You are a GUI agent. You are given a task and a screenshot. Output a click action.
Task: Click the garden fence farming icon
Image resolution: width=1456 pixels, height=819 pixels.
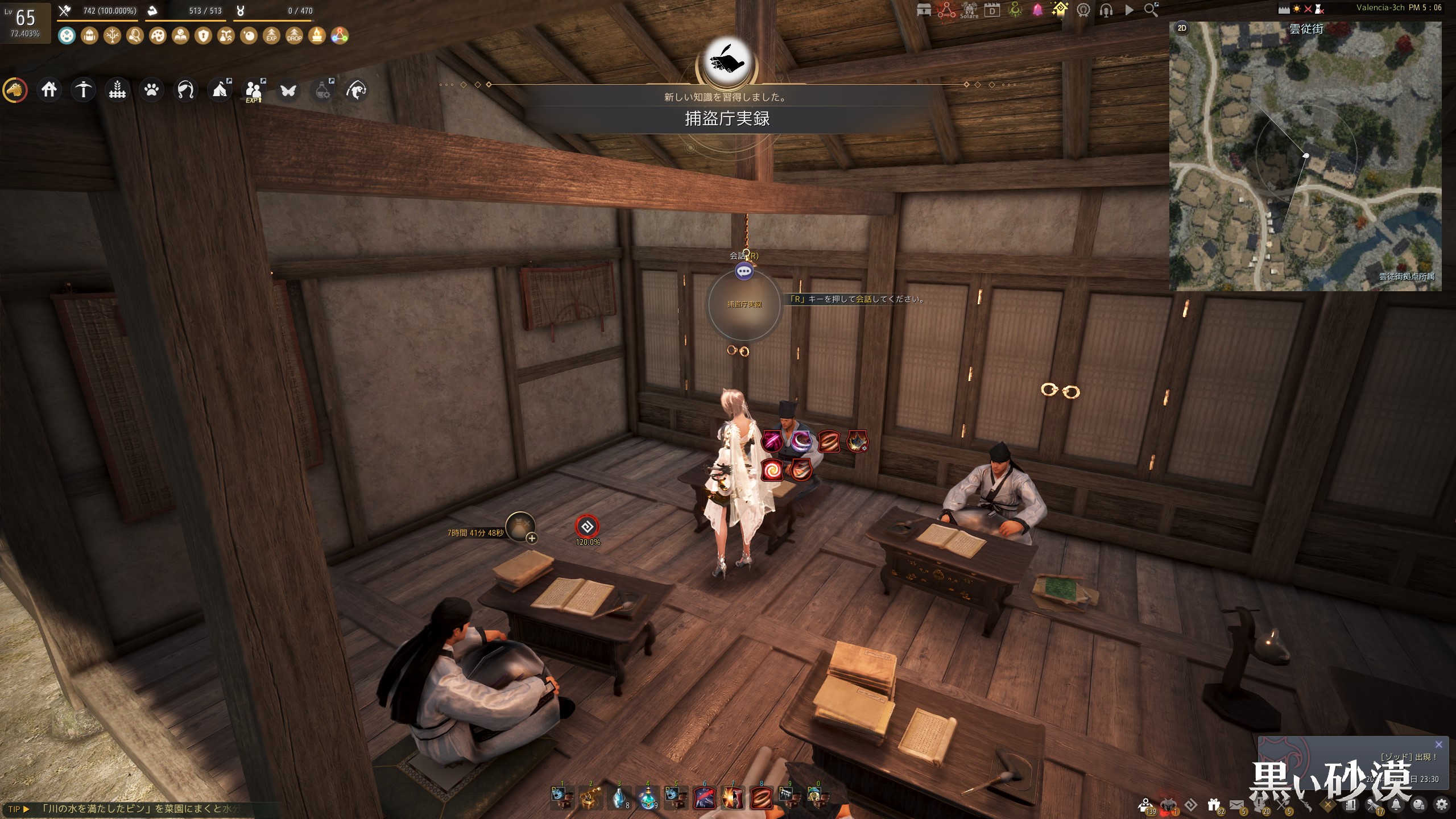(x=117, y=90)
